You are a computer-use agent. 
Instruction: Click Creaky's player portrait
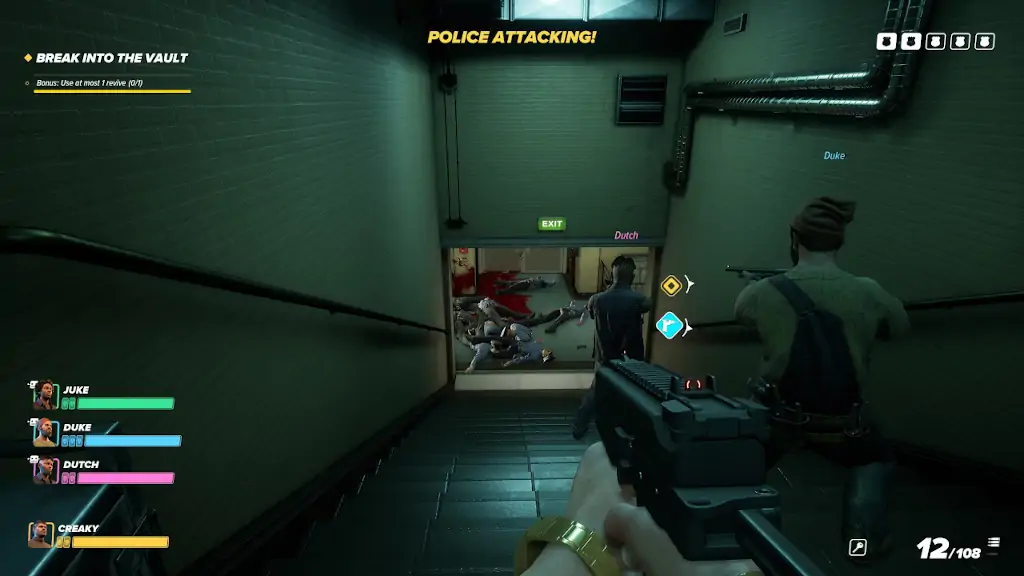click(x=41, y=535)
